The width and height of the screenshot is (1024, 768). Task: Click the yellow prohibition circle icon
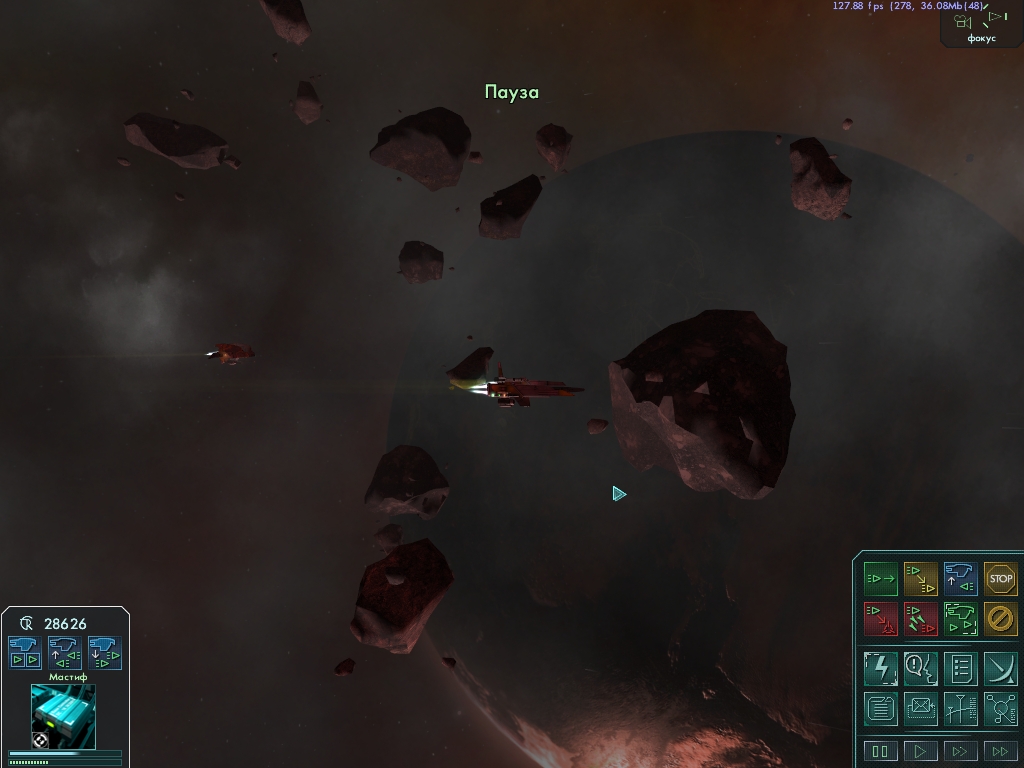(1000, 618)
